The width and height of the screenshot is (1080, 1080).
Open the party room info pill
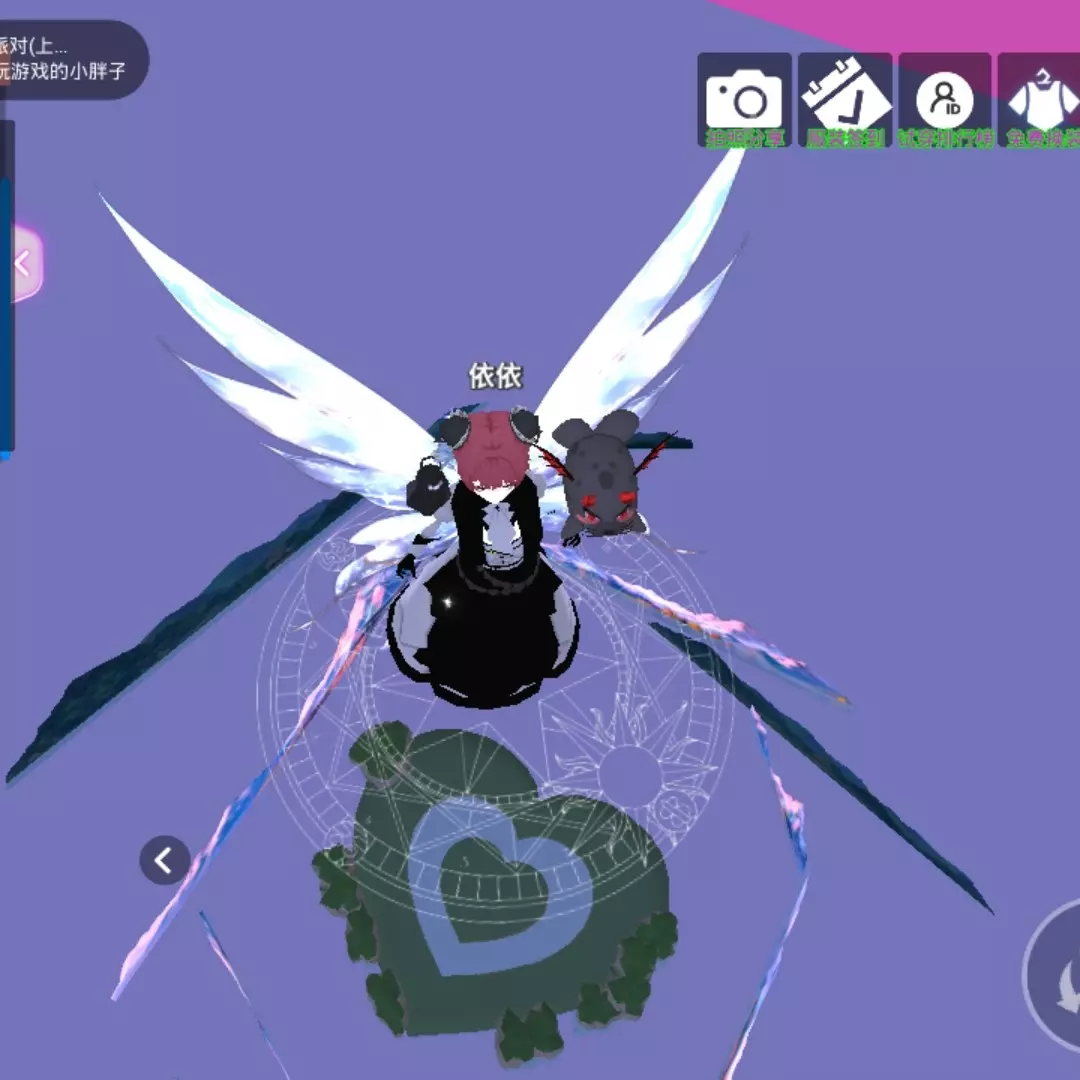click(70, 60)
